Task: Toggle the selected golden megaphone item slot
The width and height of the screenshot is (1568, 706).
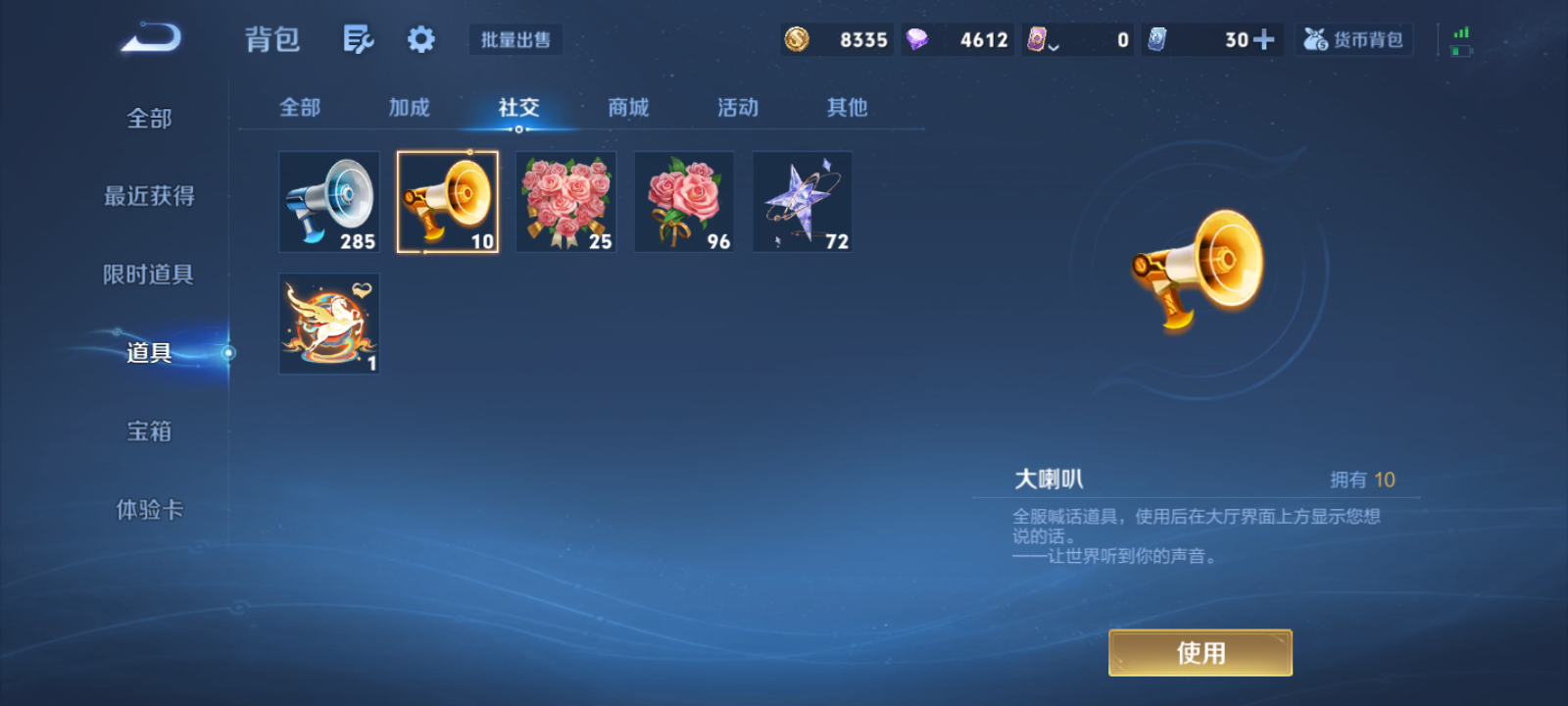Action: [x=447, y=201]
